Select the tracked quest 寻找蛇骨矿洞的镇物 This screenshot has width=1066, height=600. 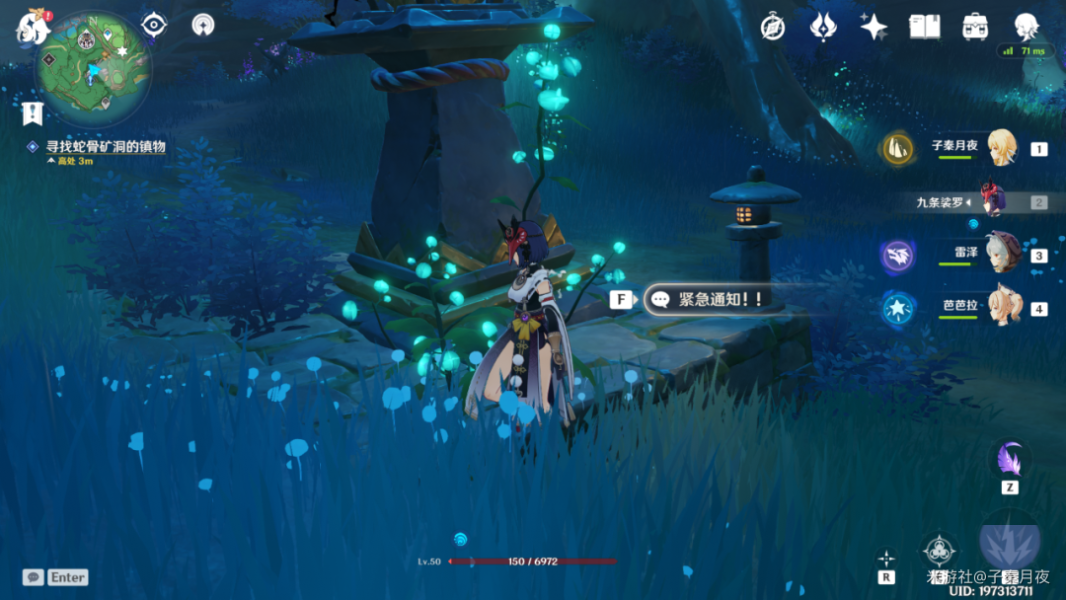105,147
